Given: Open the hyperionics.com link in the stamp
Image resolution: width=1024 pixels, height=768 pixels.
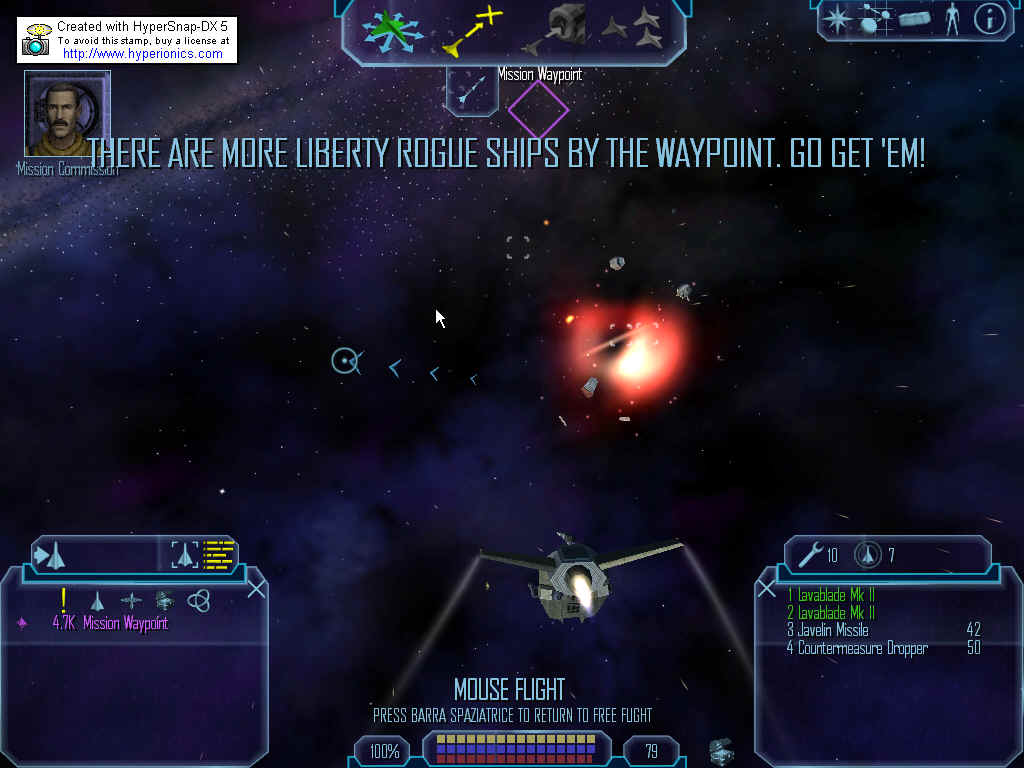Looking at the screenshot, I should (142, 54).
